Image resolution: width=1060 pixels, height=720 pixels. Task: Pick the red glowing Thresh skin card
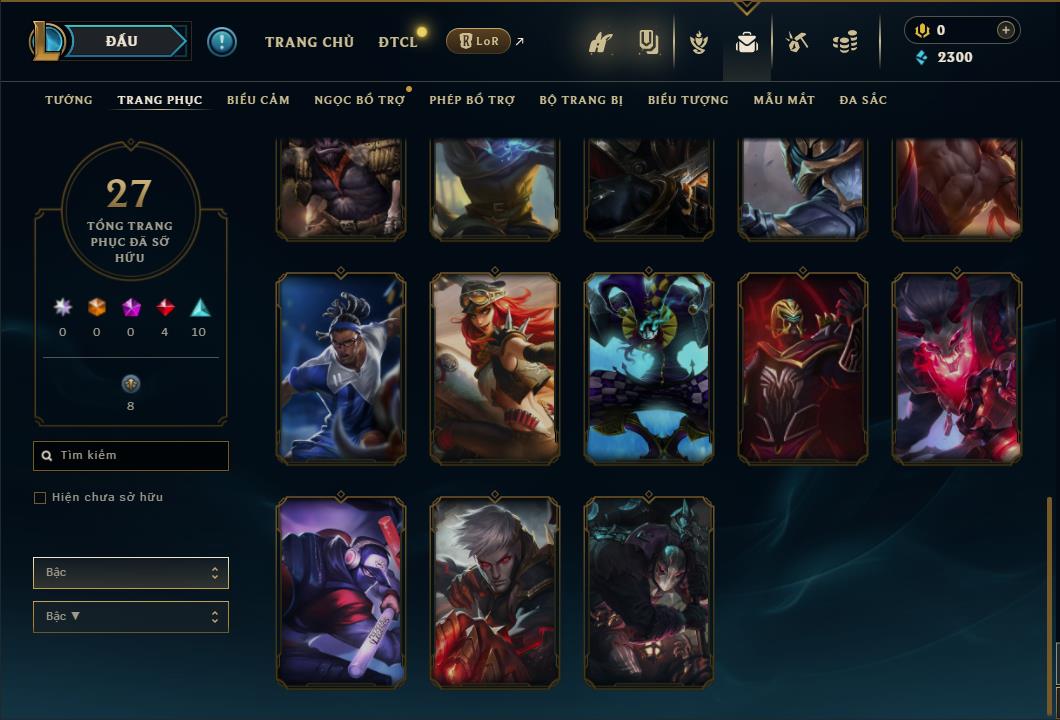[x=957, y=368]
